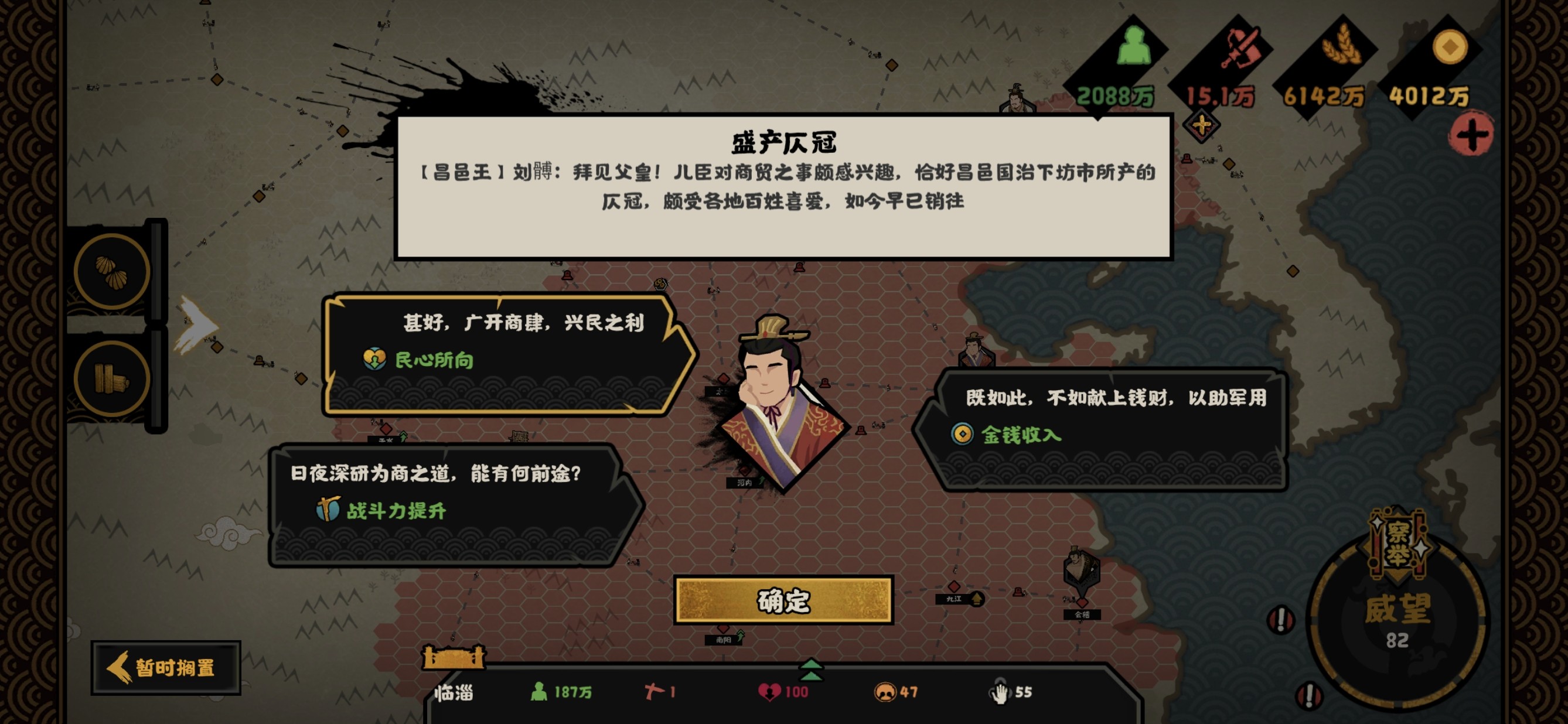Click the gold plus diamond under troops

pyautogui.click(x=1201, y=126)
